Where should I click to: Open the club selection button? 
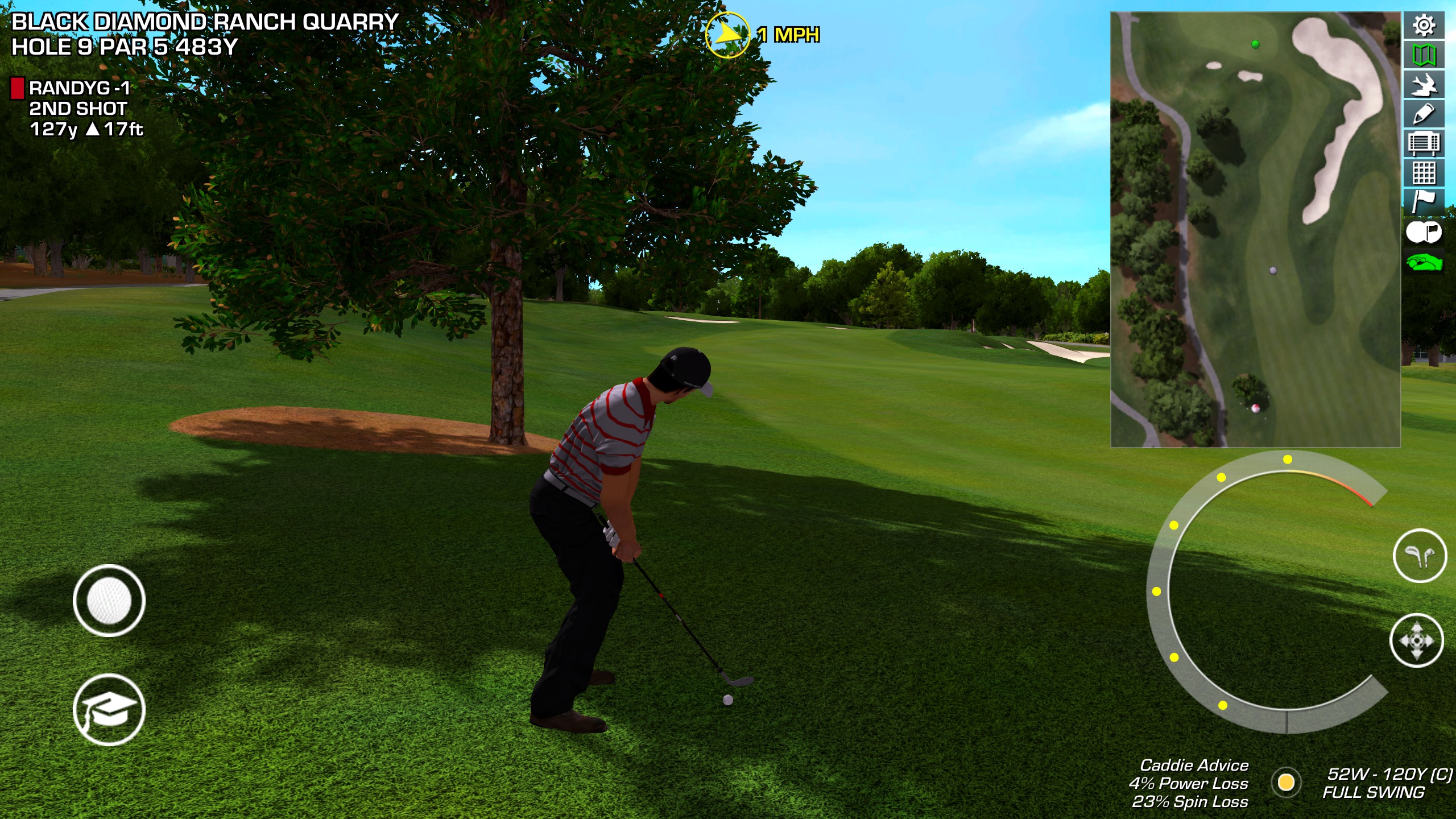(x=1420, y=556)
